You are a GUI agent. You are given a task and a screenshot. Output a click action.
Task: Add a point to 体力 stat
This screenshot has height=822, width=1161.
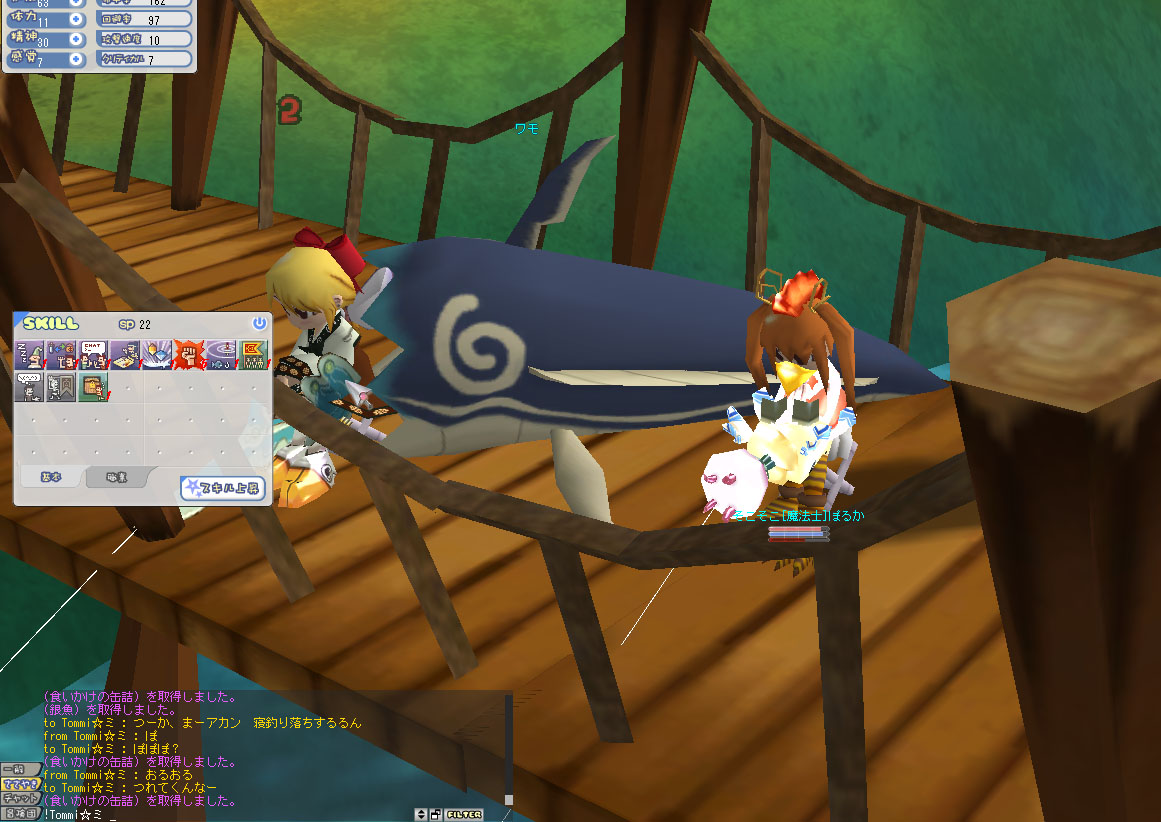pyautogui.click(x=76, y=20)
